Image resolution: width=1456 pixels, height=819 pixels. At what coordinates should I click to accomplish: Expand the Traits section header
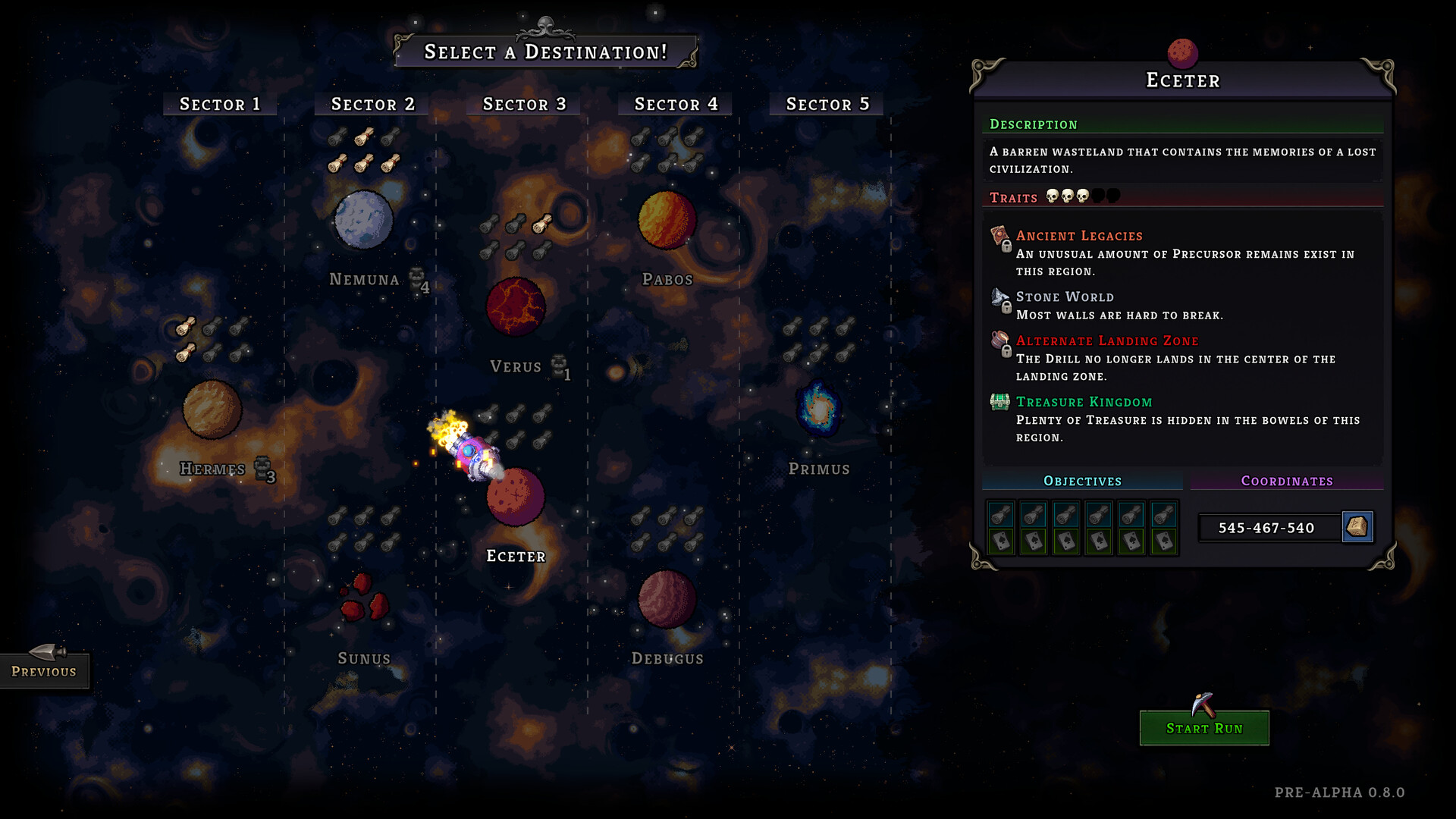pyautogui.click(x=1014, y=198)
